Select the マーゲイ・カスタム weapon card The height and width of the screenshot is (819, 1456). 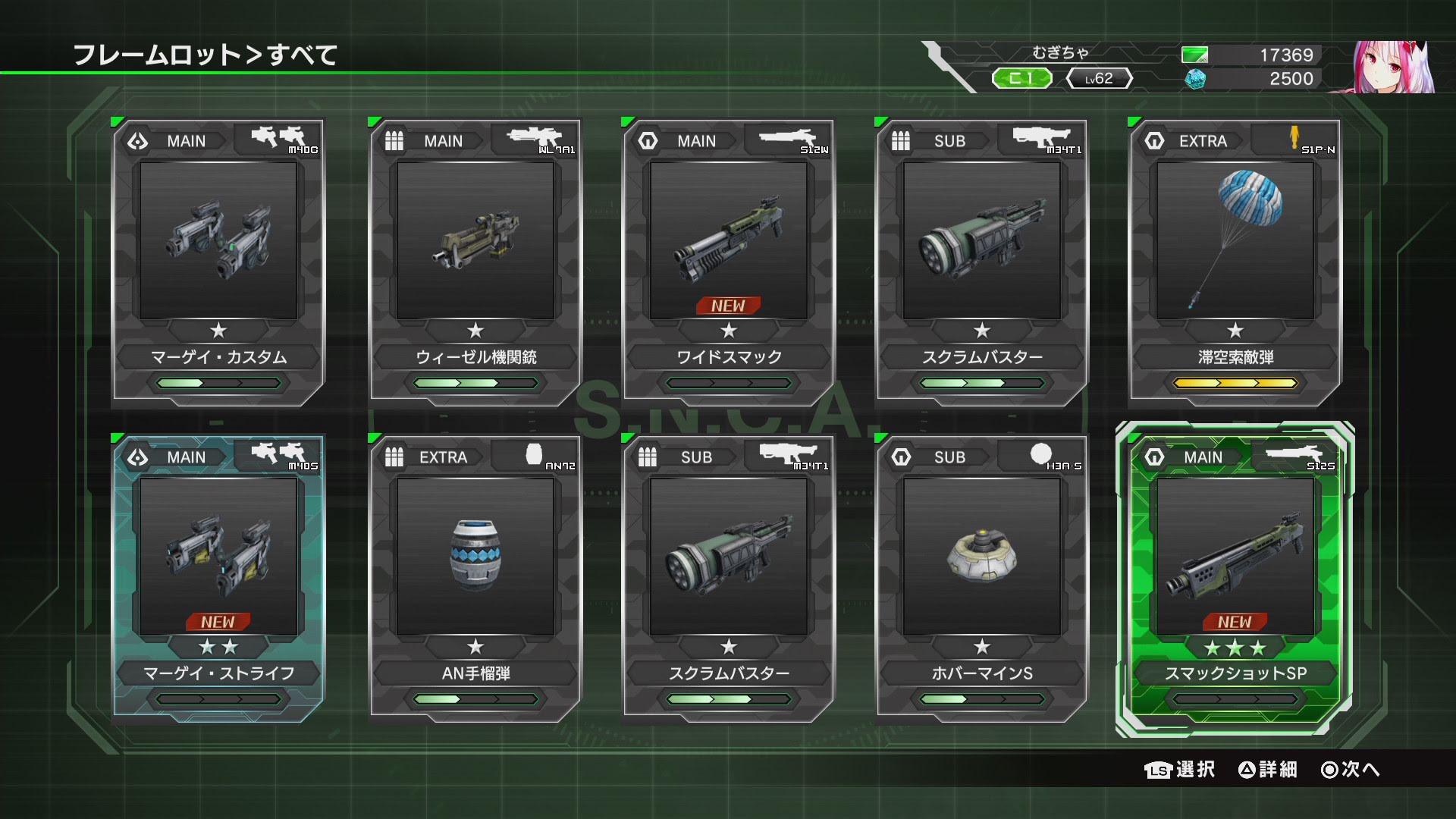click(x=218, y=262)
